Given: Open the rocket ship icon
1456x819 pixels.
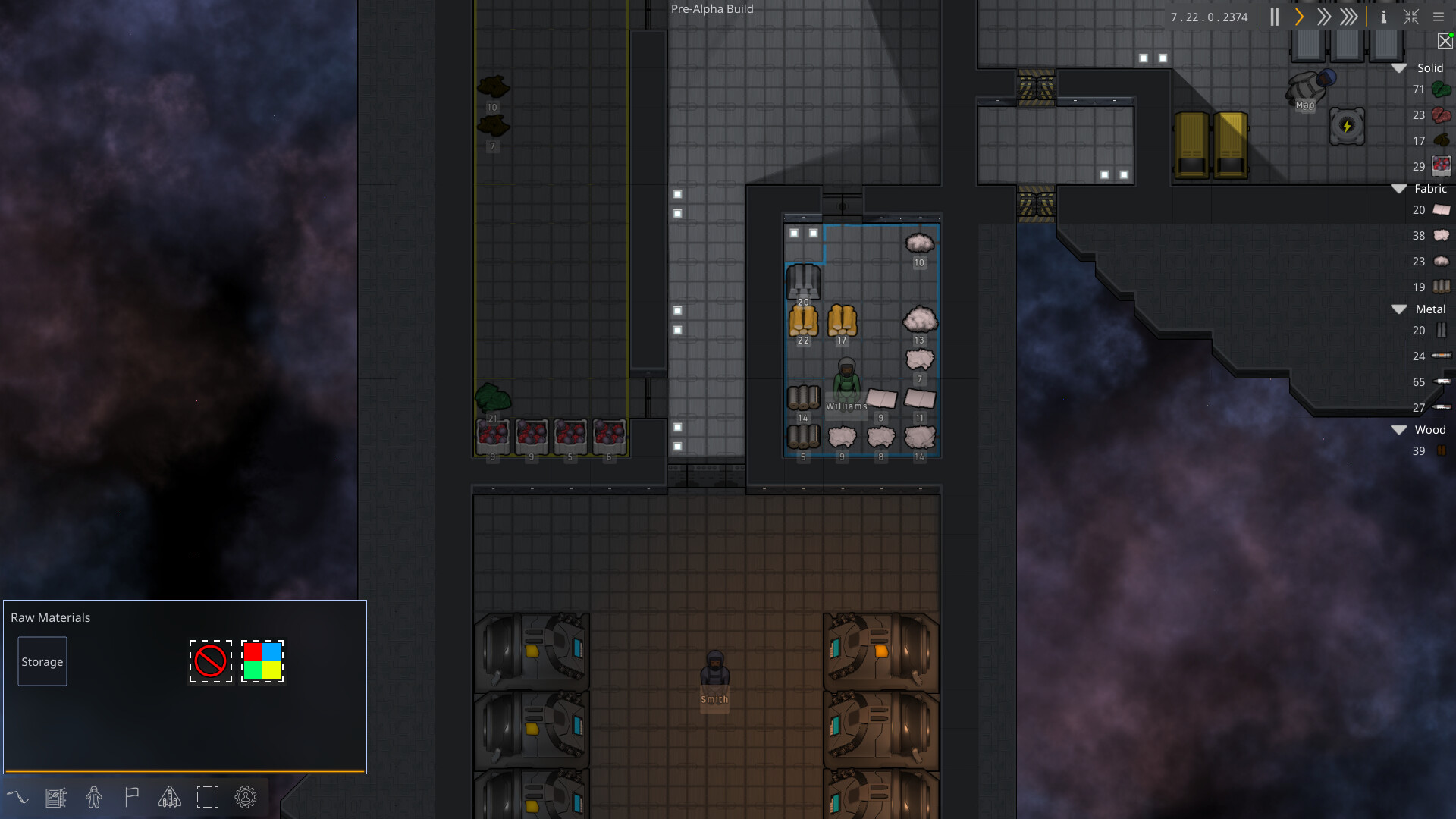Looking at the screenshot, I should pyautogui.click(x=169, y=797).
